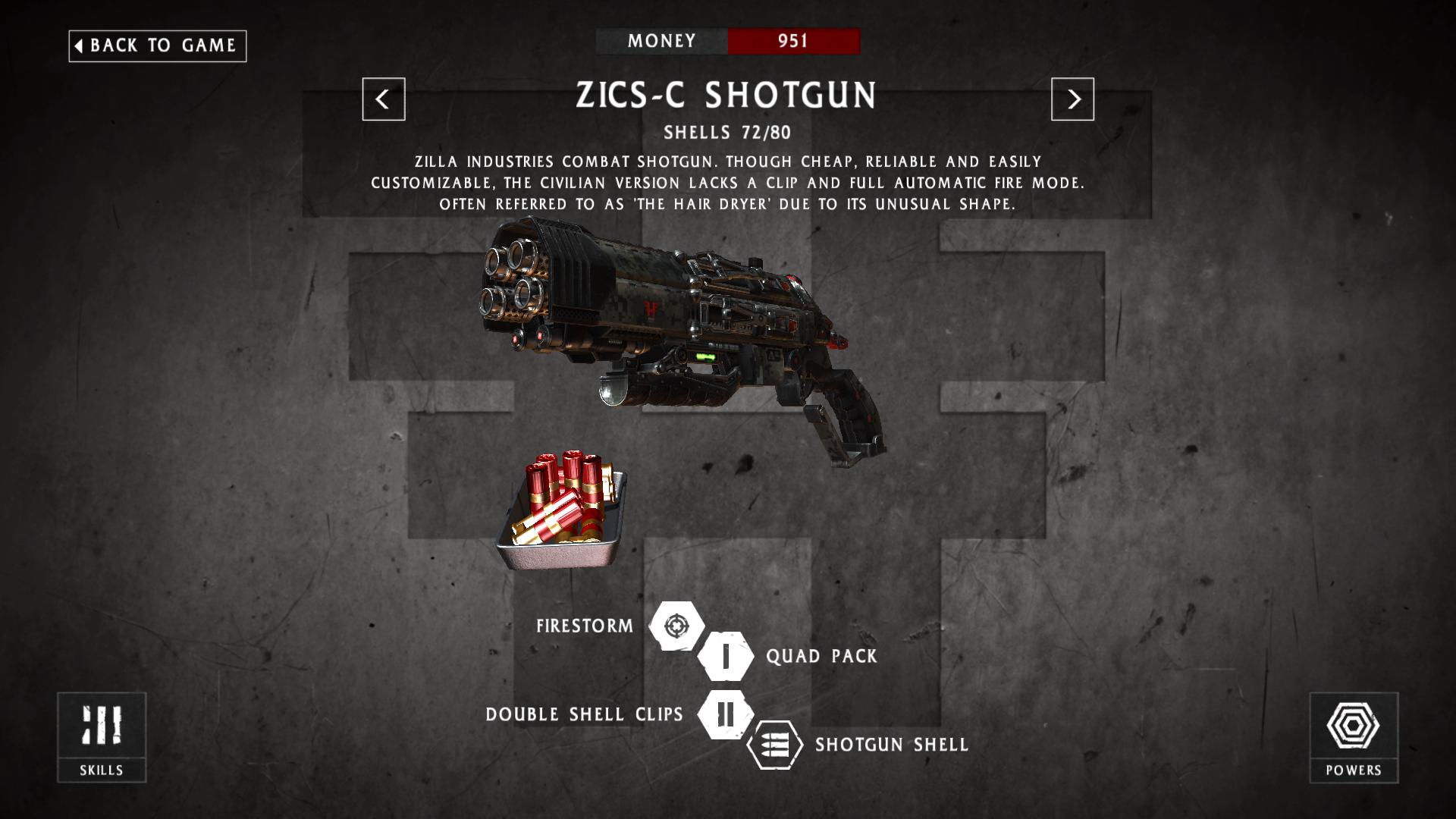Browse to the previous weapon with left chevron
Screen dimensions: 1456x819
click(384, 99)
